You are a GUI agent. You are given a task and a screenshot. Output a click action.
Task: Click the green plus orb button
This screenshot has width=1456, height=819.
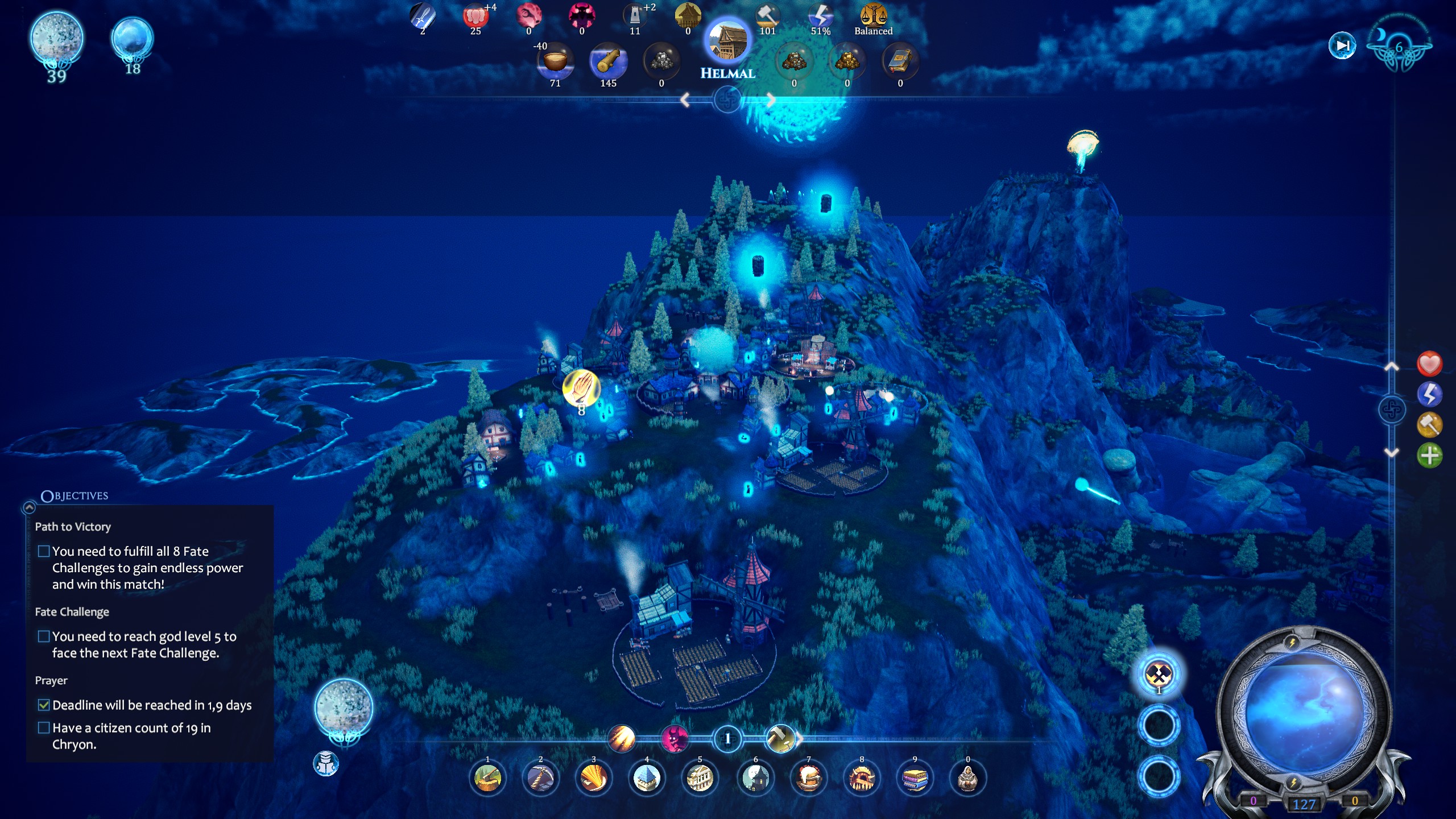[1429, 455]
